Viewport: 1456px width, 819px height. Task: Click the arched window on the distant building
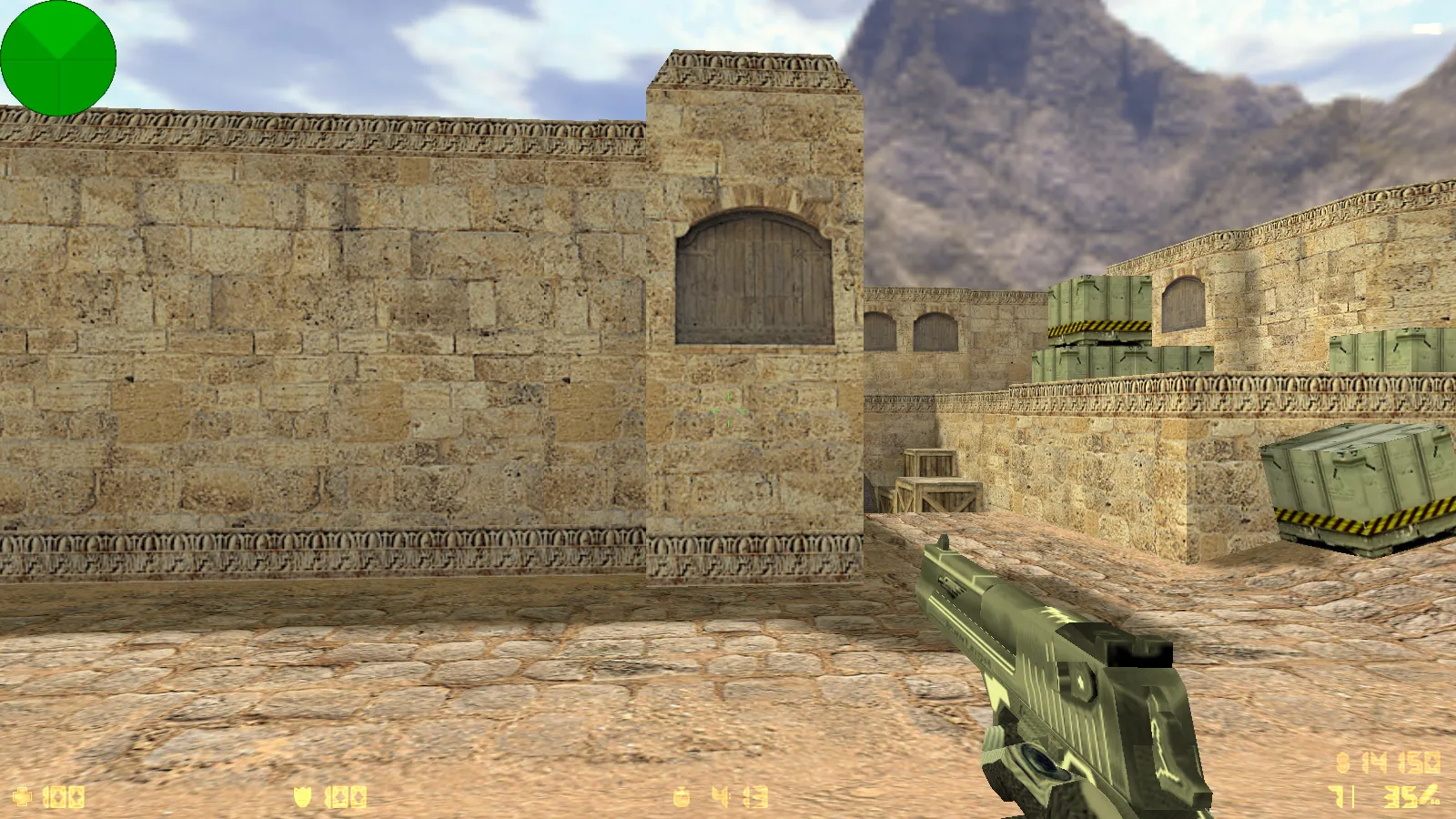pyautogui.click(x=1183, y=305)
